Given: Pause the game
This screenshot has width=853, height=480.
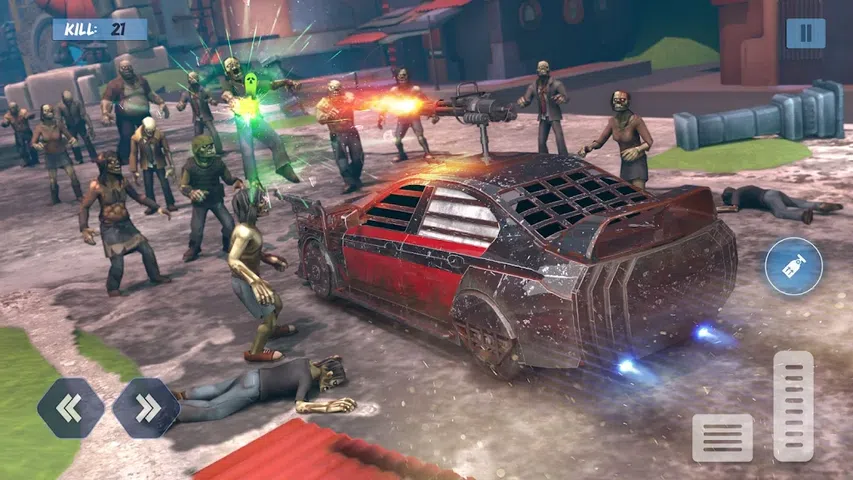Looking at the screenshot, I should [x=805, y=33].
